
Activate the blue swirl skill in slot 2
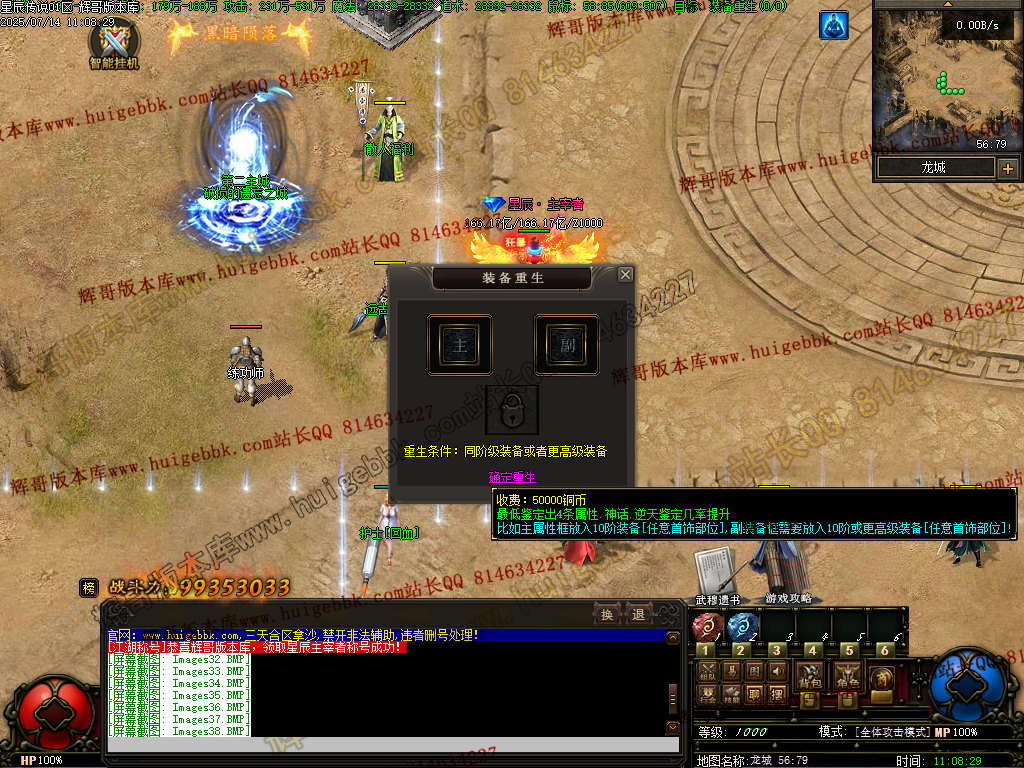[x=741, y=627]
